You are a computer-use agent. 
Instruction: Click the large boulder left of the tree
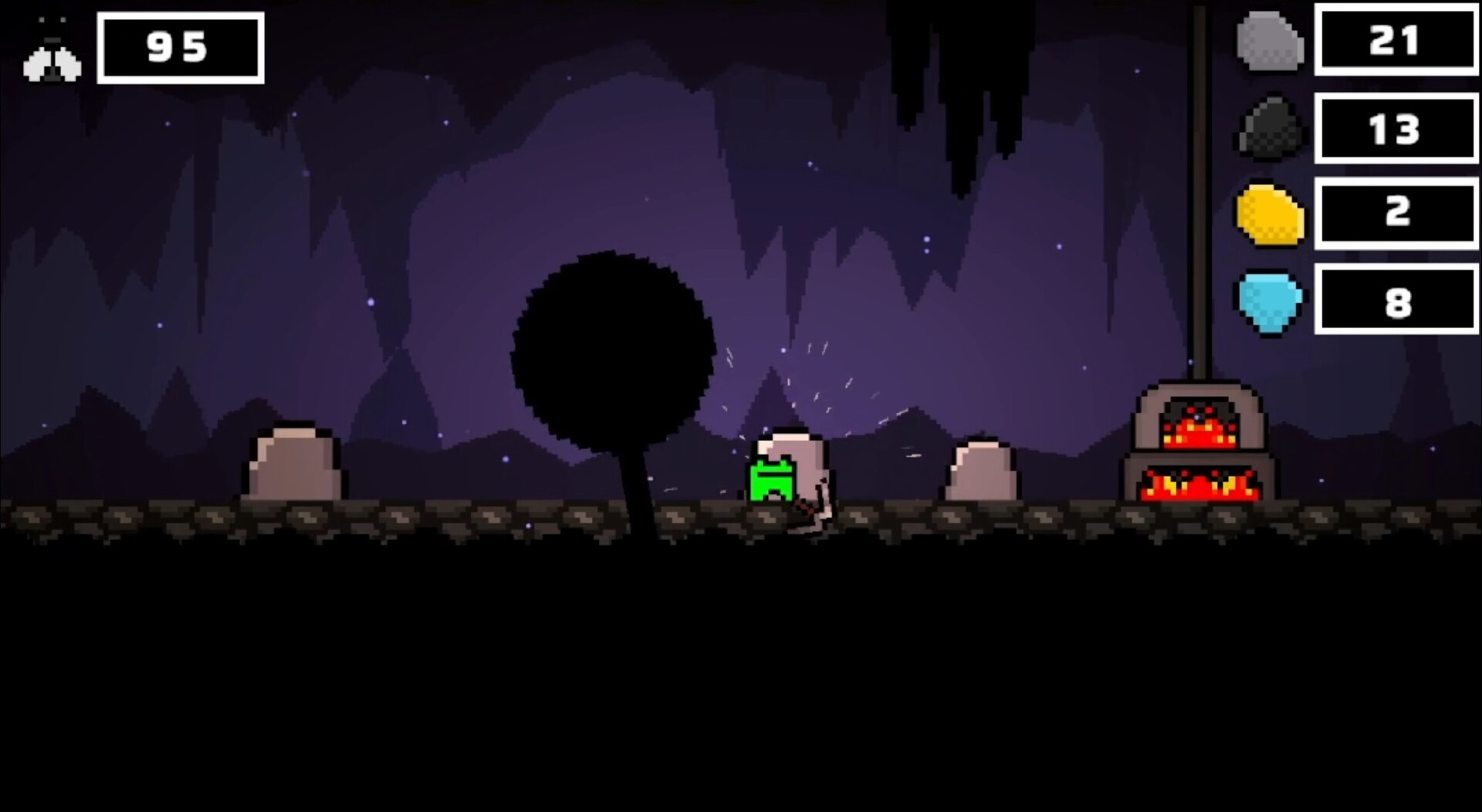(296, 463)
